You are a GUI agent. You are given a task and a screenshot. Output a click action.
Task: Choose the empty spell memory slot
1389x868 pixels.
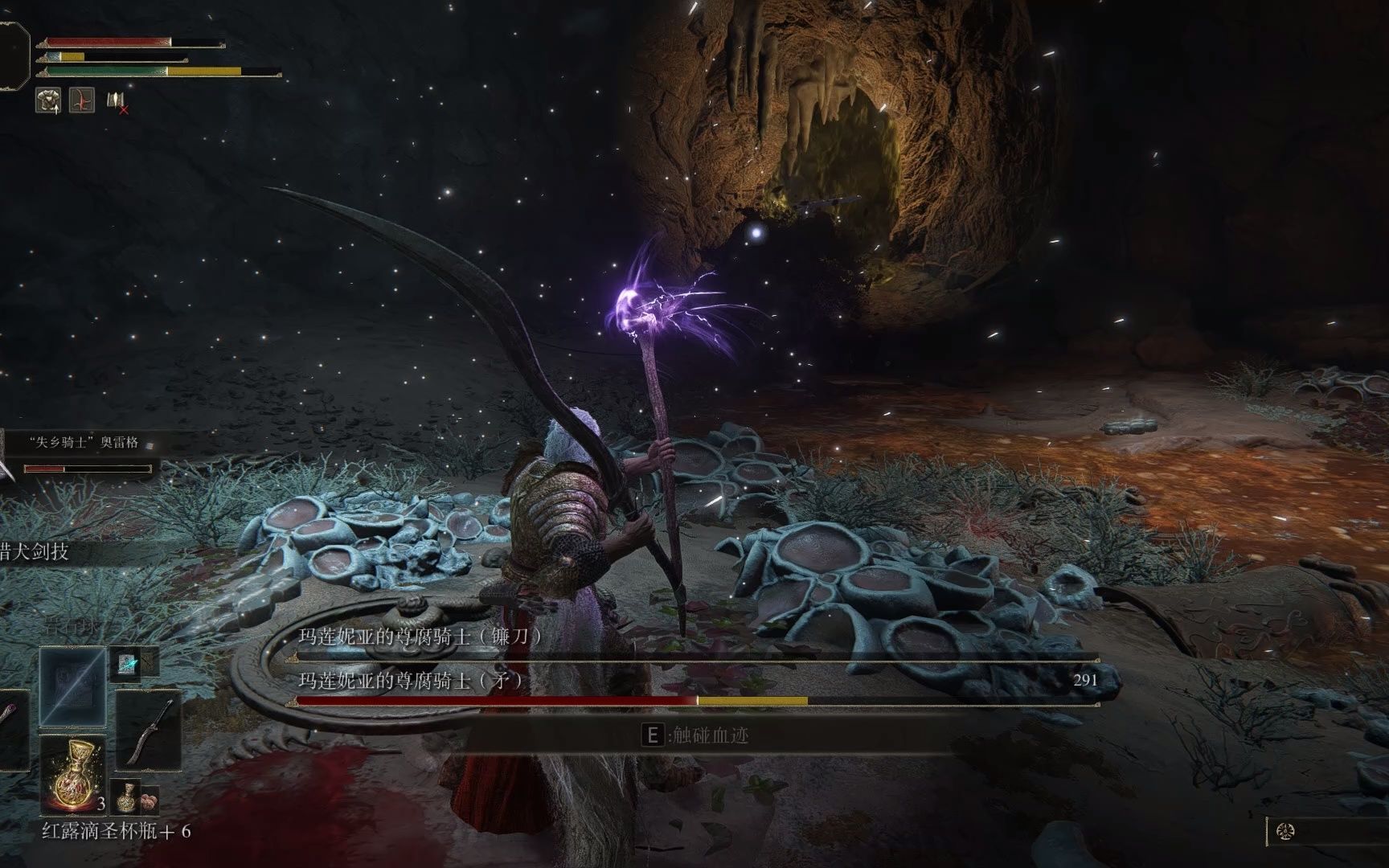point(72,687)
